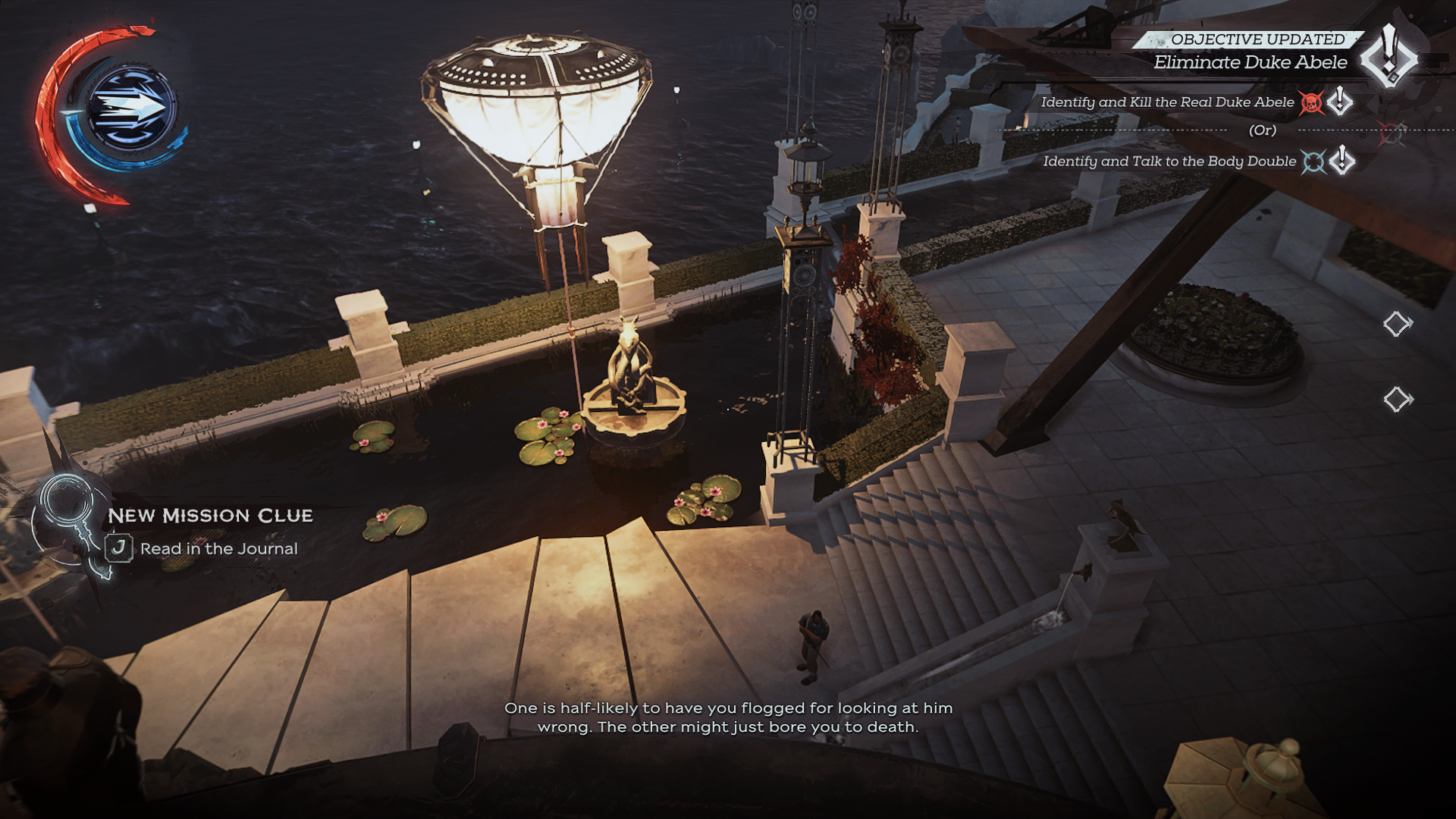
Task: Select the Talk to the Body Double objective
Action: 1169,162
